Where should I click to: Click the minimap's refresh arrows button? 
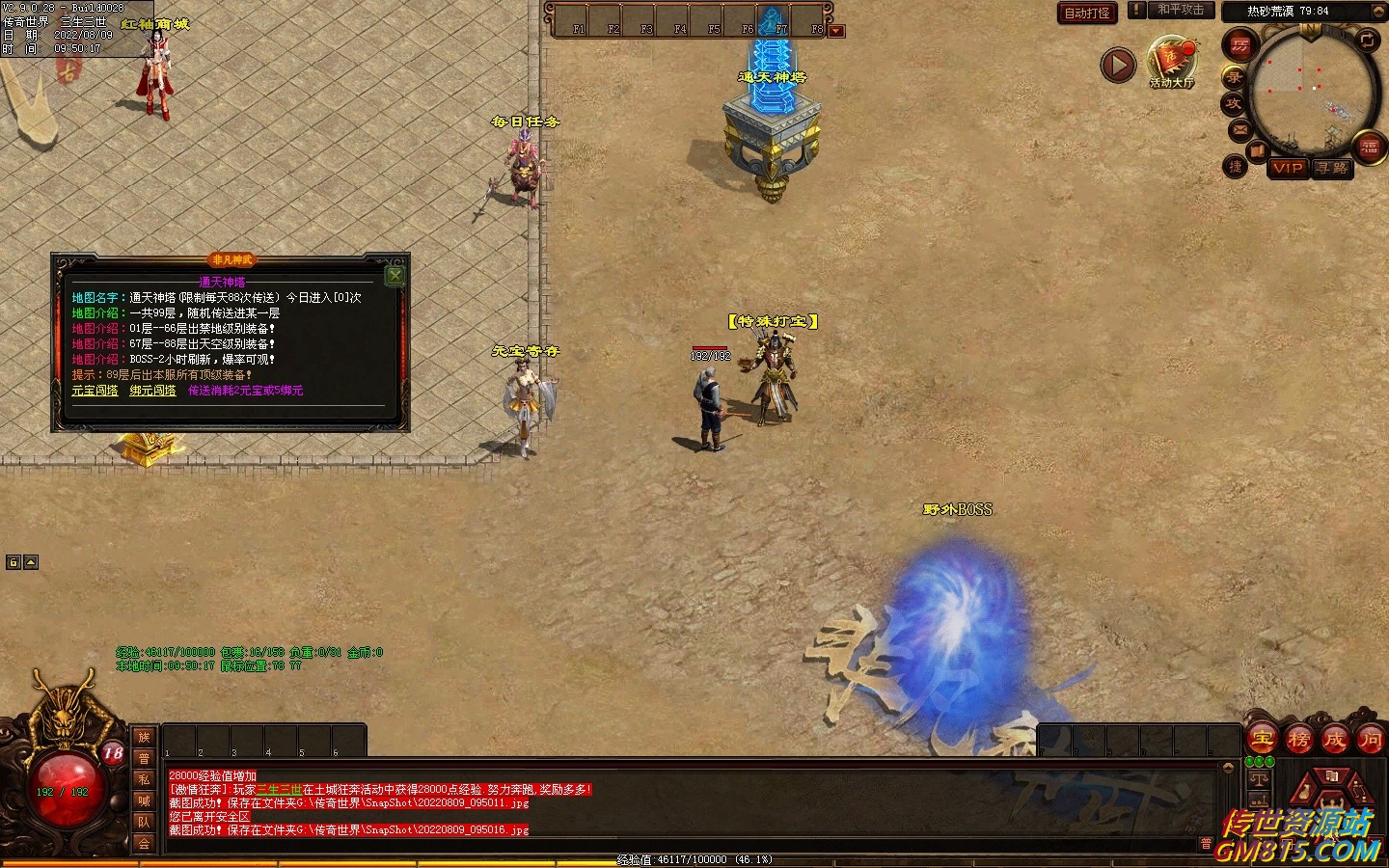pyautogui.click(x=1368, y=40)
